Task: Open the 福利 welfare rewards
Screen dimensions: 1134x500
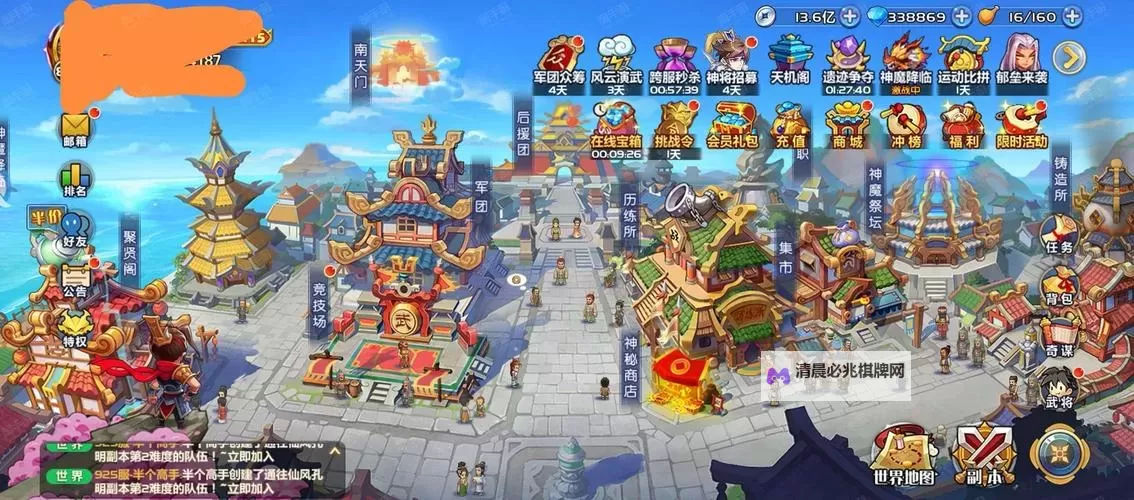Action: [x=963, y=127]
